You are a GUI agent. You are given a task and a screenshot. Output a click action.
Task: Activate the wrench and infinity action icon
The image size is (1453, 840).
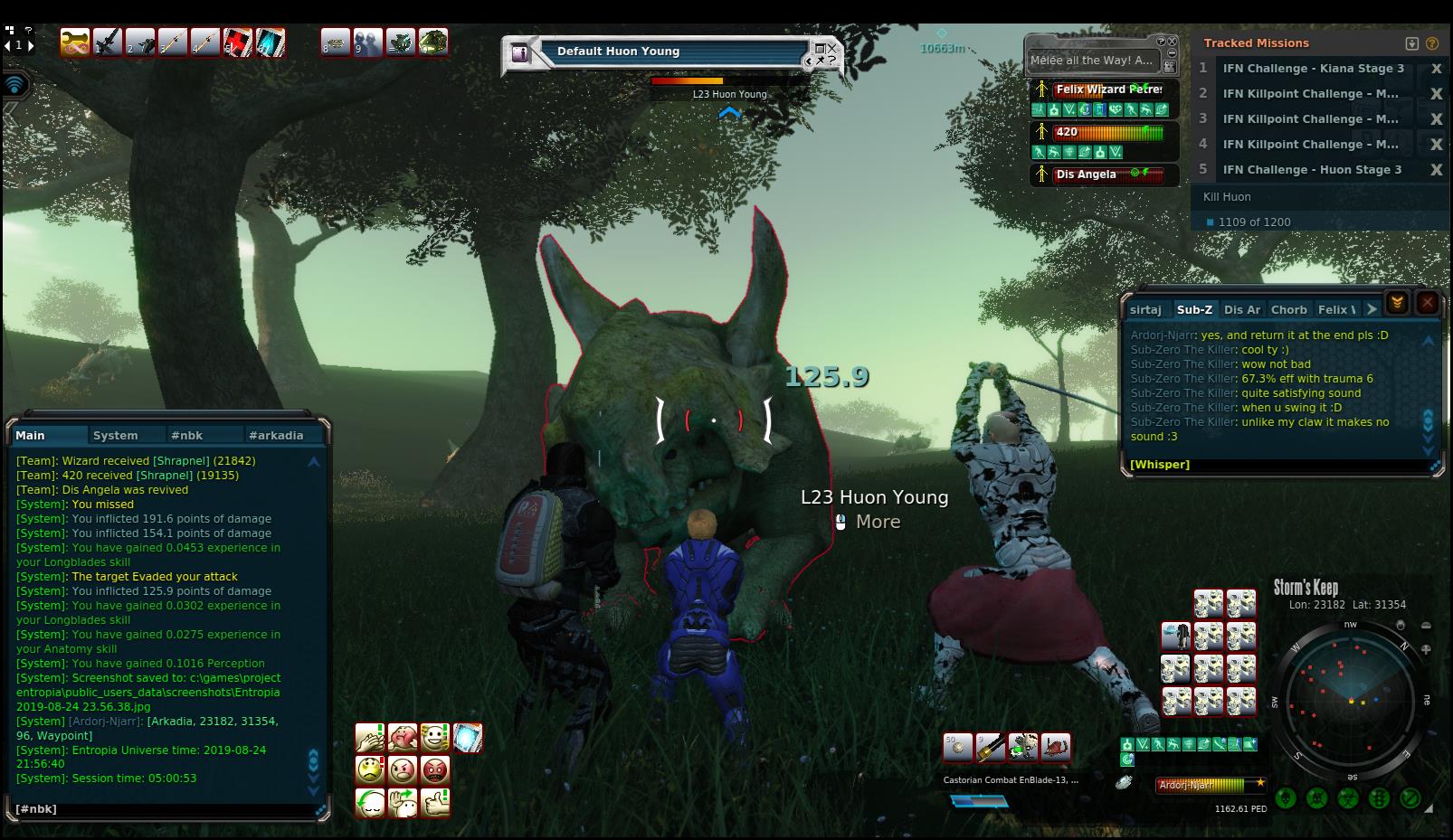click(x=74, y=42)
